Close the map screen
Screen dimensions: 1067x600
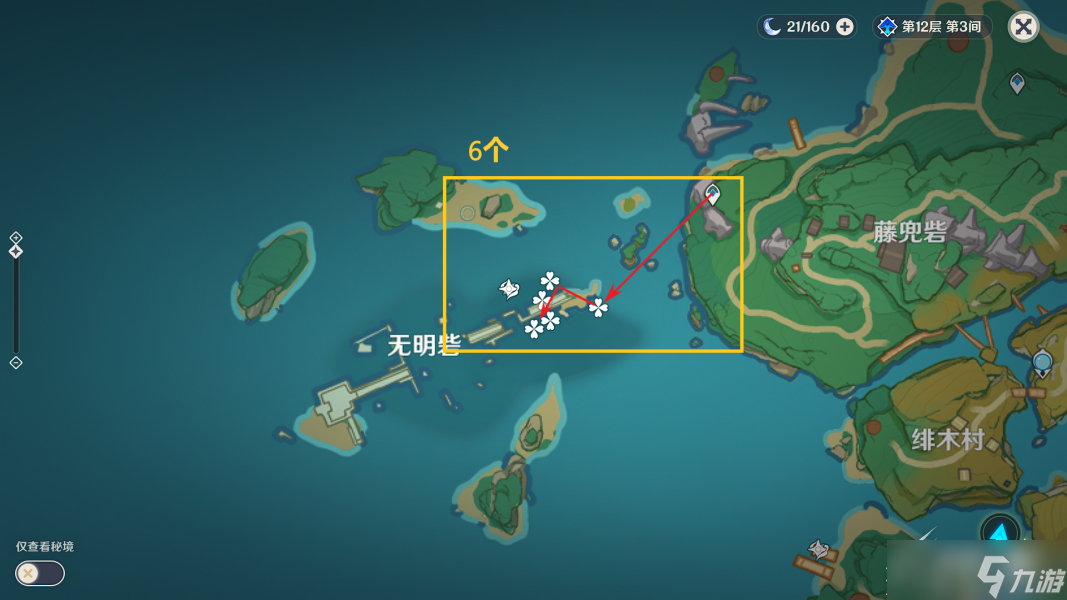pyautogui.click(x=1023, y=27)
